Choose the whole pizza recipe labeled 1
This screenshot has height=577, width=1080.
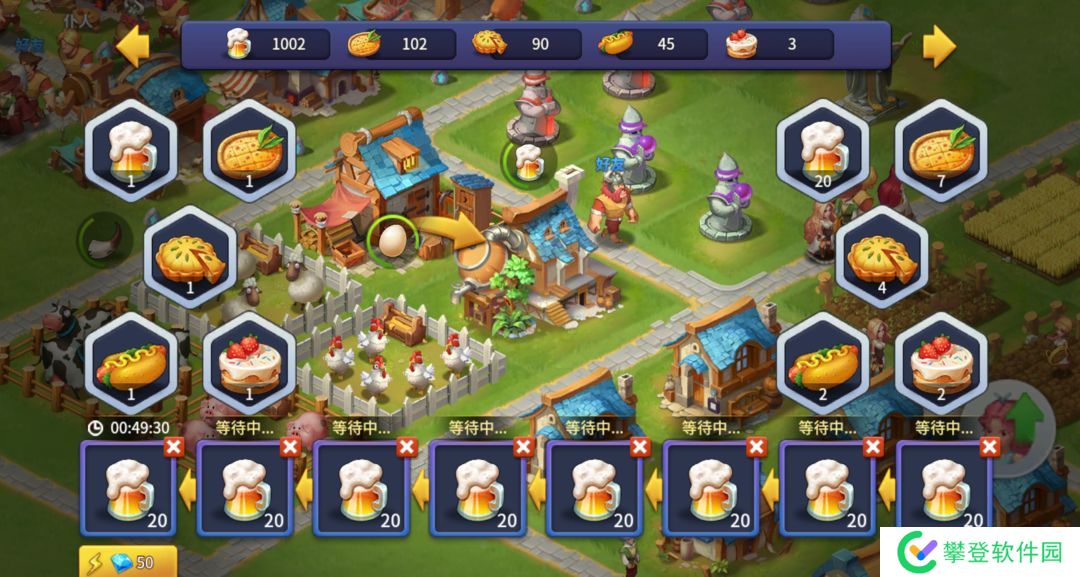tap(249, 151)
